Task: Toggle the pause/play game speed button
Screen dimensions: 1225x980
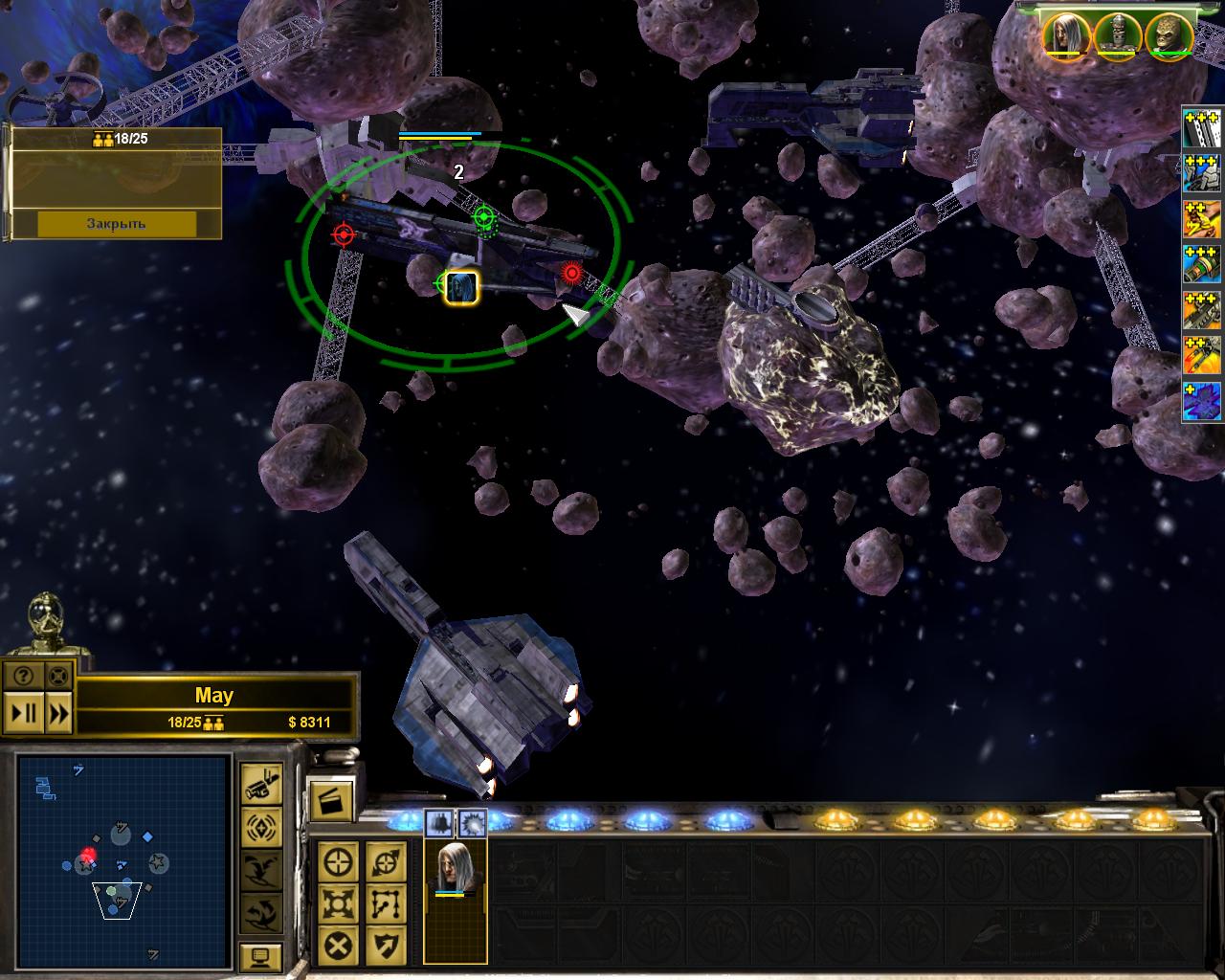Action: (23, 713)
